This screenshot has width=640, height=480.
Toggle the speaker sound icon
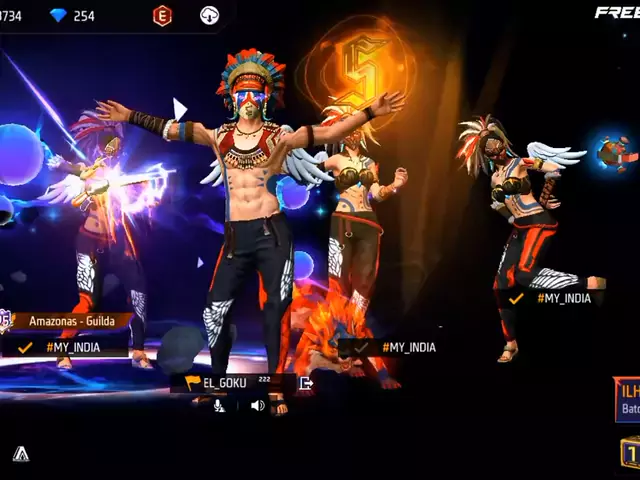coord(257,405)
